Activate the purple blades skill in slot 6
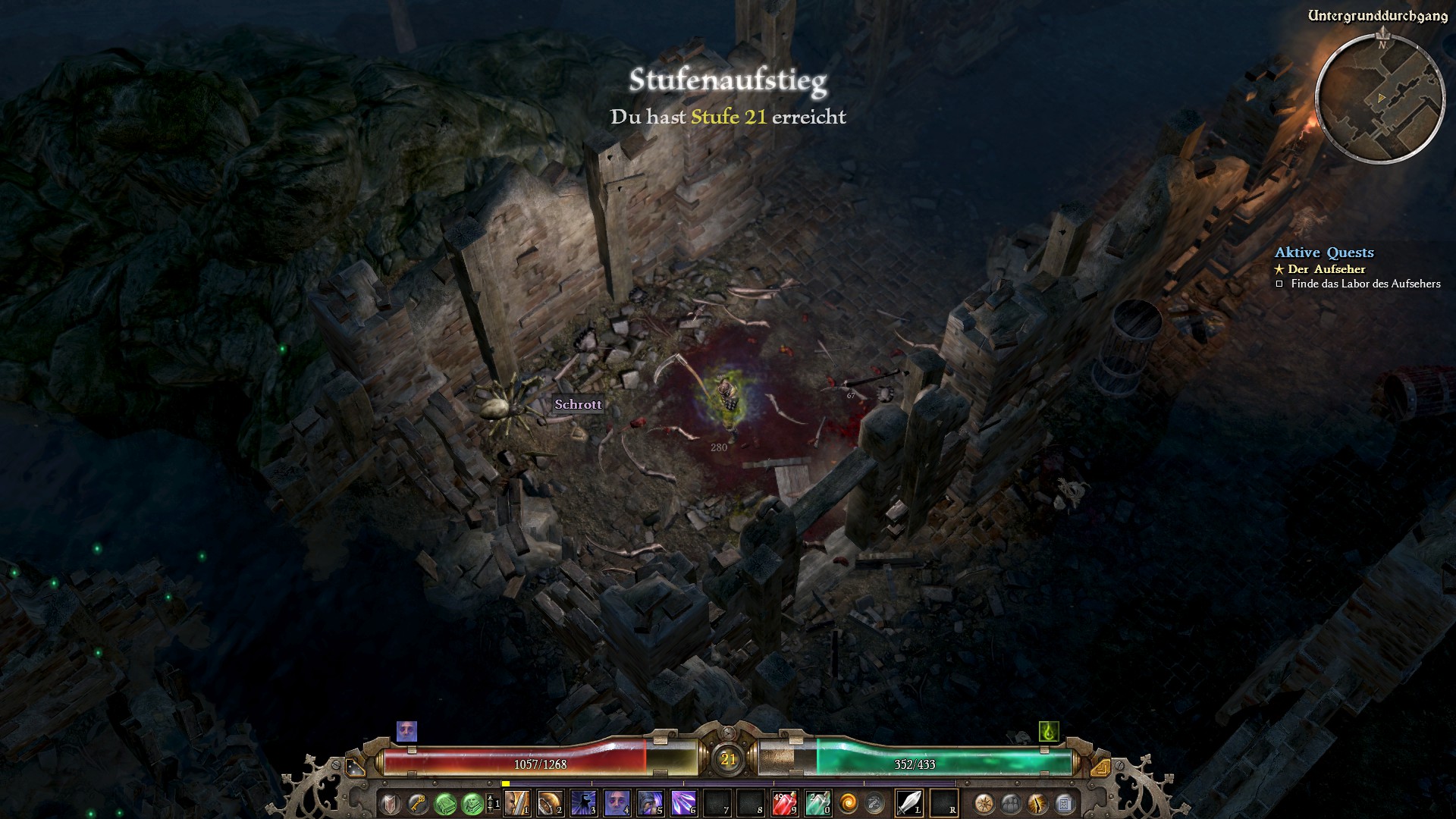1456x819 pixels. coord(683,802)
